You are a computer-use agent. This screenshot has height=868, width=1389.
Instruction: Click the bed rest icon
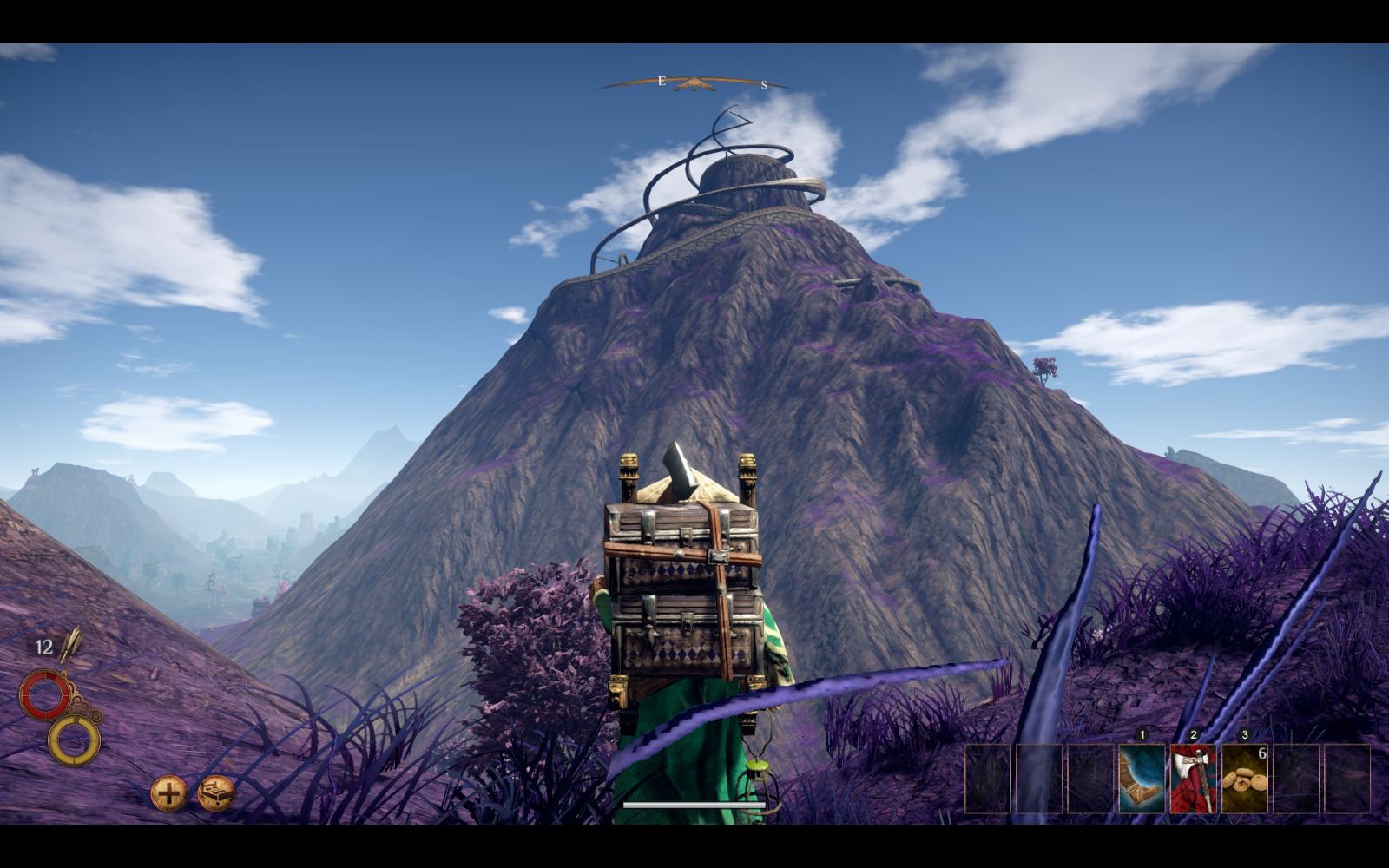215,792
